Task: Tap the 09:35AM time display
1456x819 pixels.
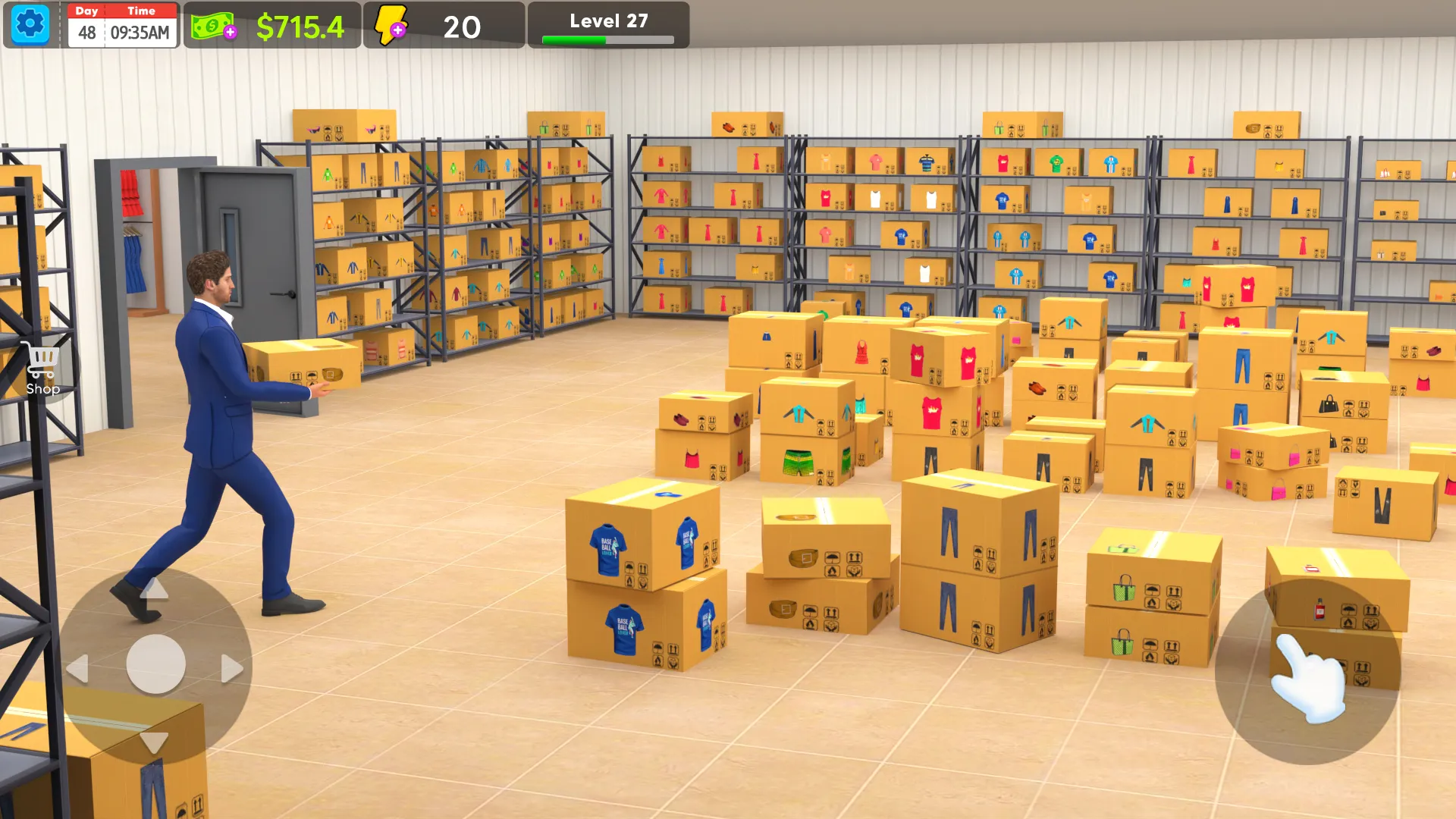Action: click(x=141, y=32)
